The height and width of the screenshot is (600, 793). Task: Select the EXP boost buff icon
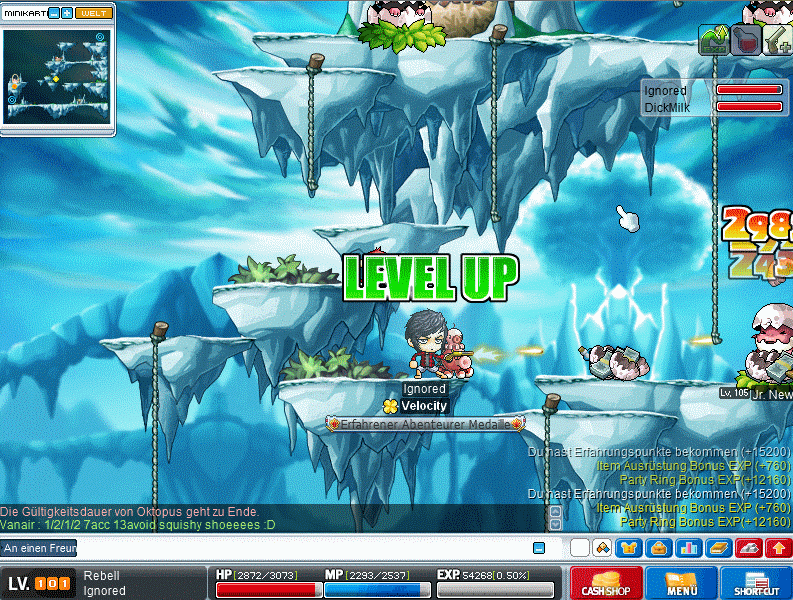point(714,39)
